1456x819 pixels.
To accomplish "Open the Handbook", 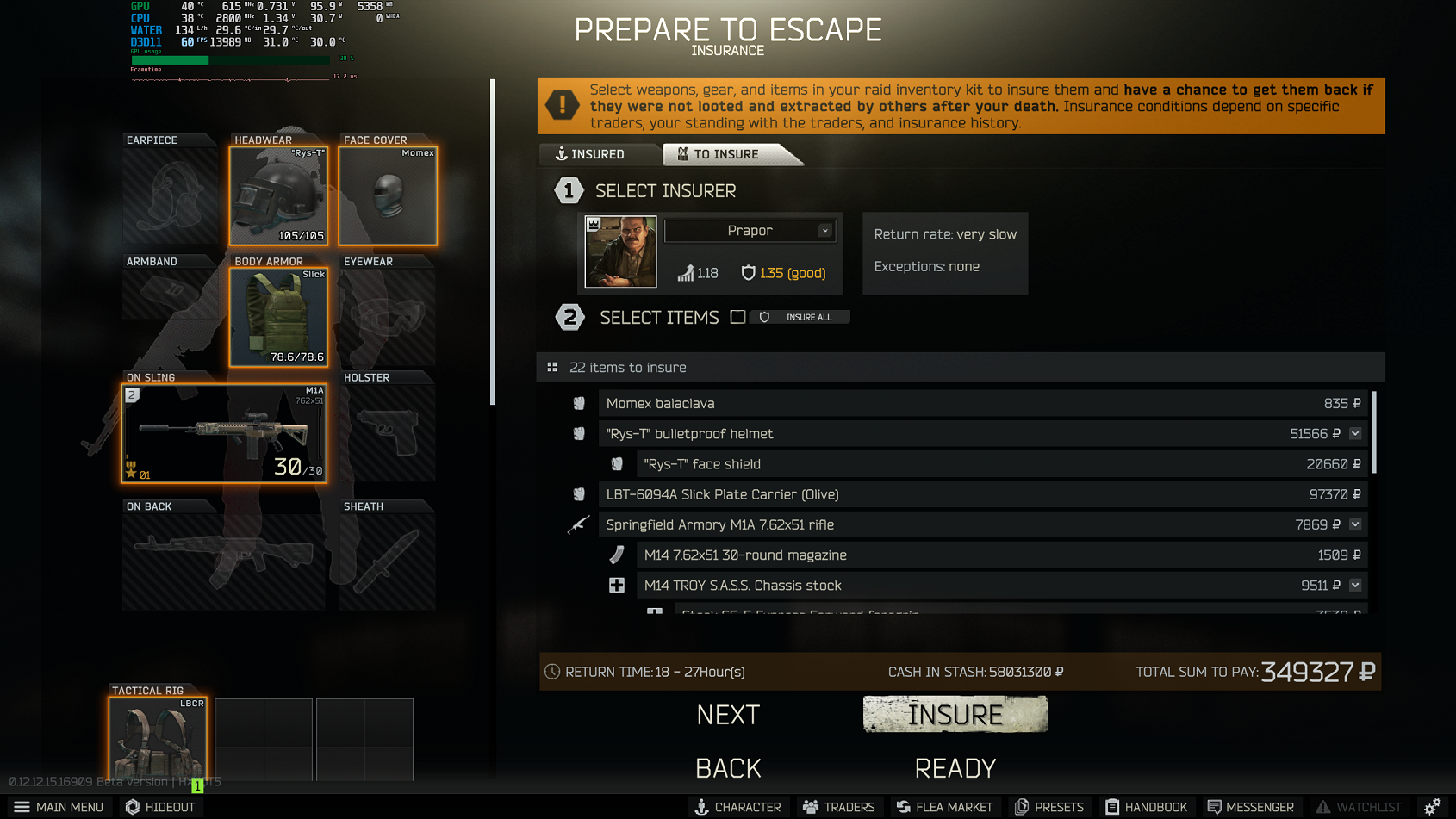I will point(1146,807).
